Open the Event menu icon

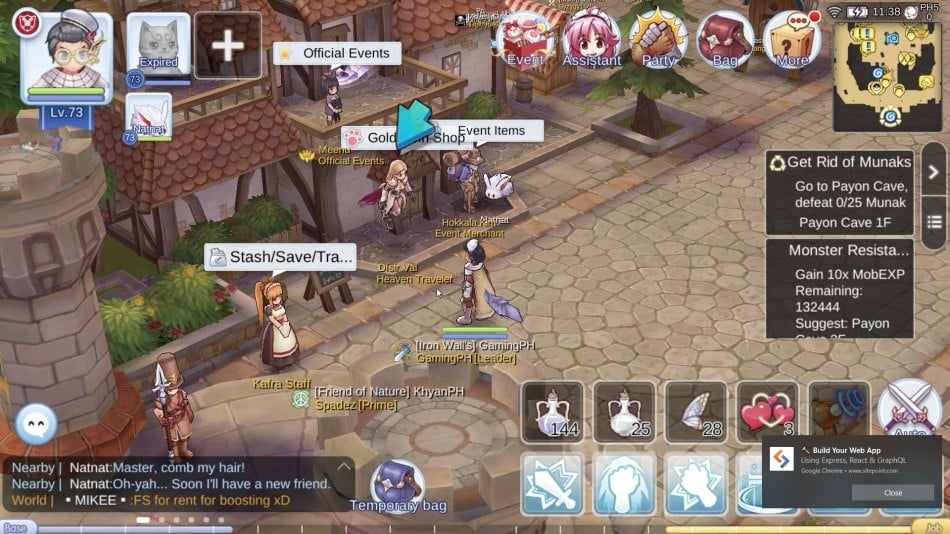pyautogui.click(x=526, y=41)
